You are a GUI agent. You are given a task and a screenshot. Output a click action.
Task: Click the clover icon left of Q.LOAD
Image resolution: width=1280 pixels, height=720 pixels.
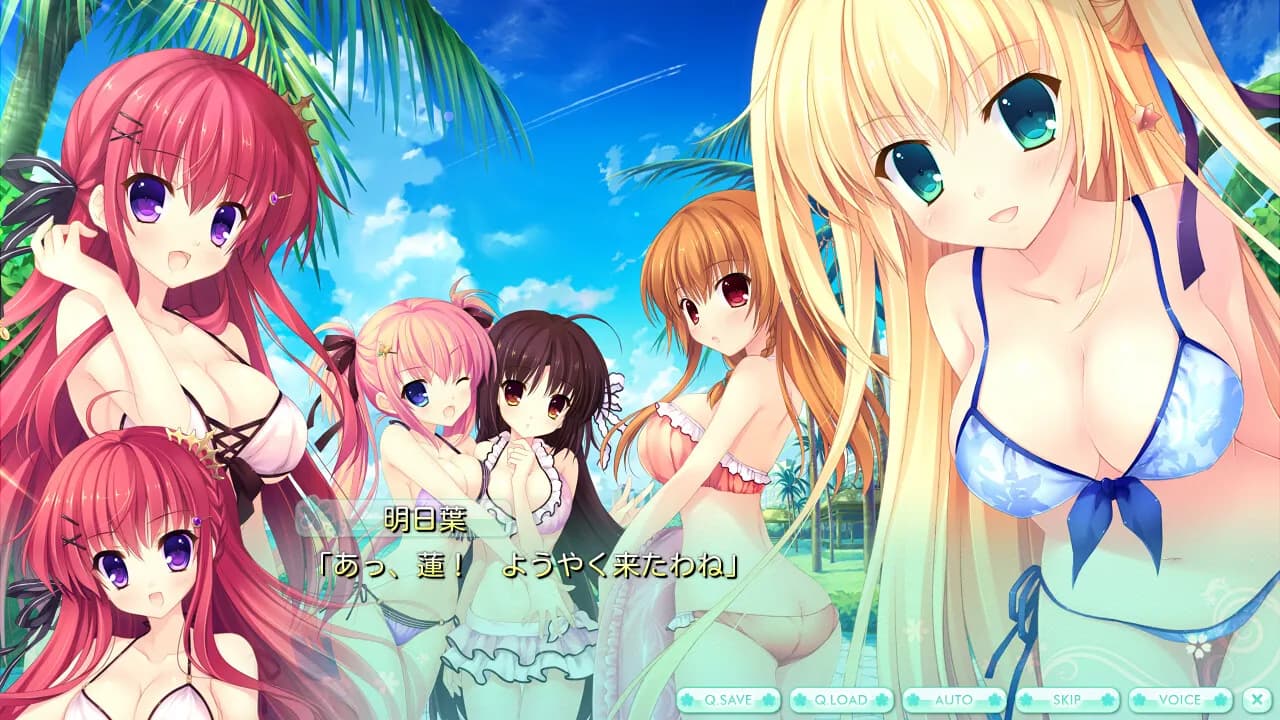(801, 700)
